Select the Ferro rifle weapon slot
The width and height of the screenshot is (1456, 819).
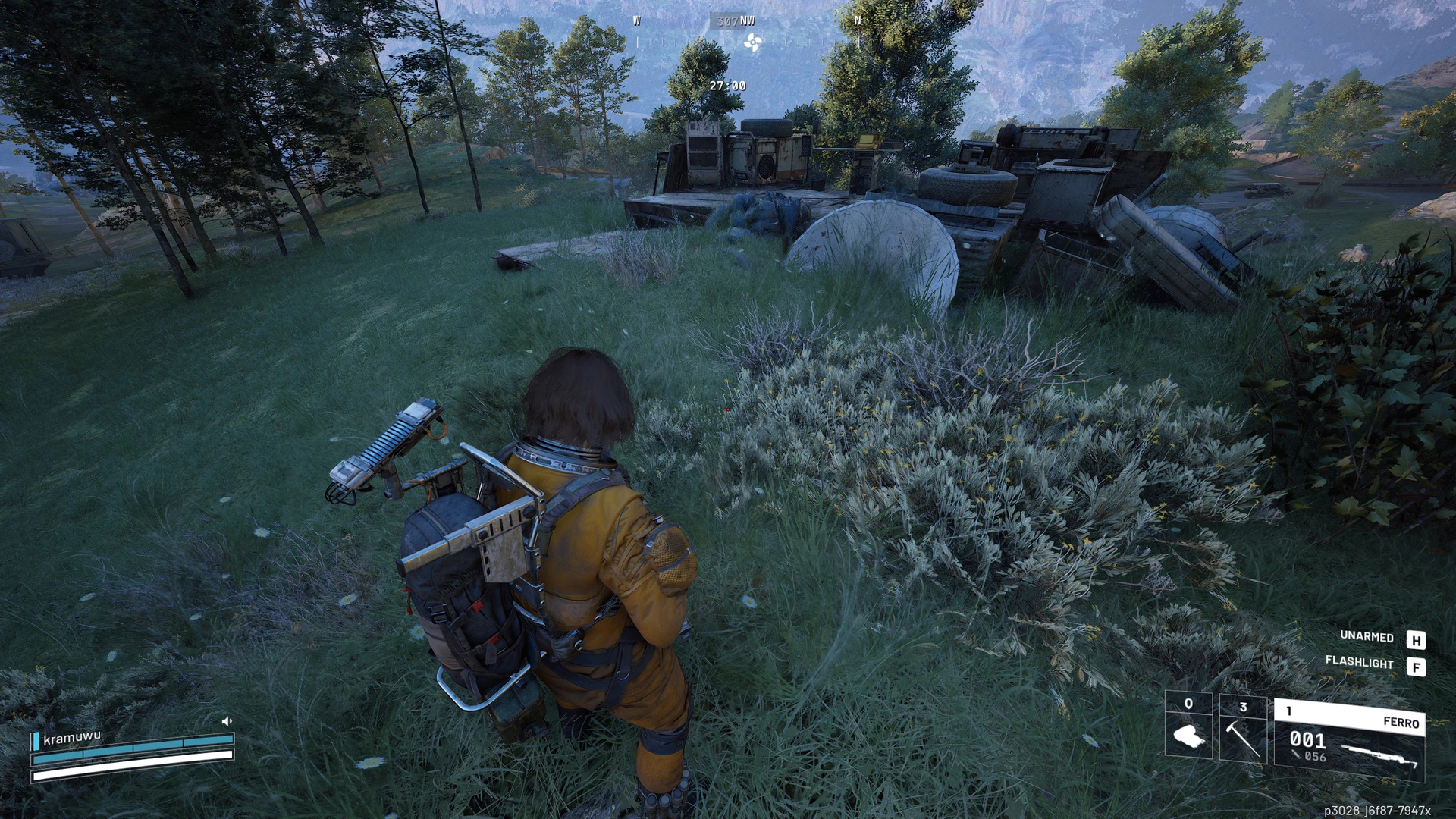1349,740
